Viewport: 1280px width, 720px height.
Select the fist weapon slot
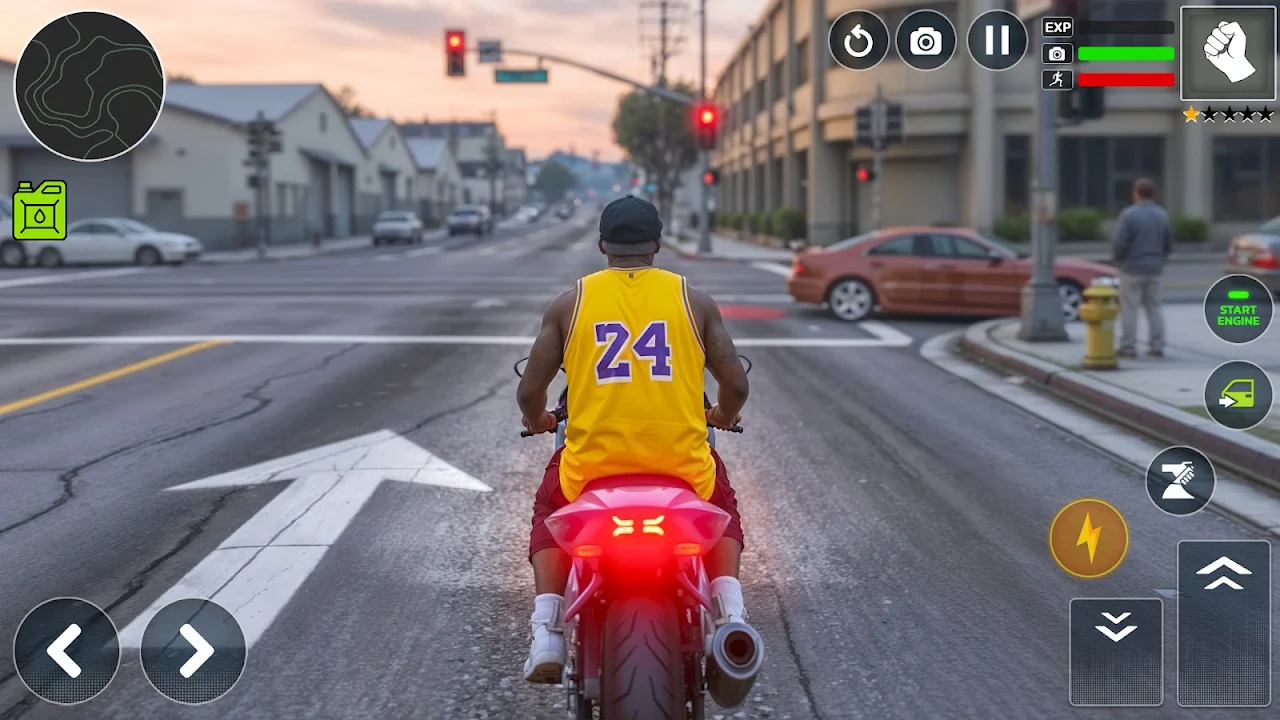(x=1228, y=53)
